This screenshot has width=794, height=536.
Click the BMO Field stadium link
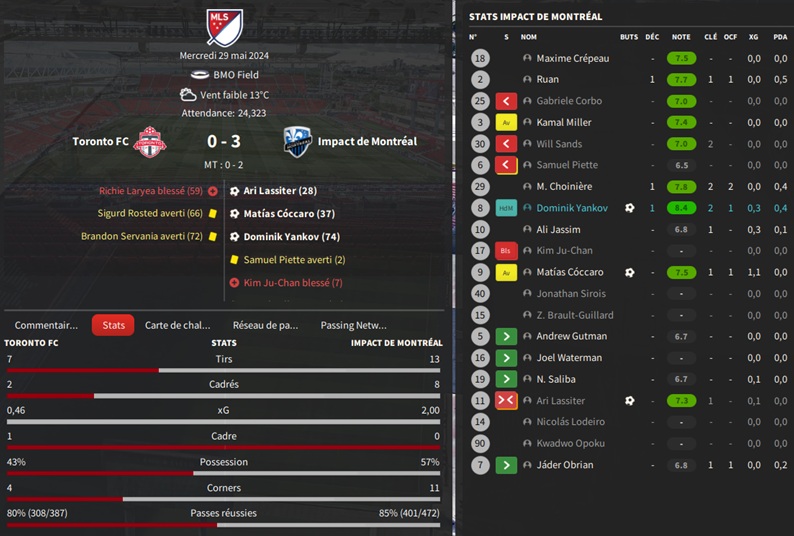click(x=235, y=75)
